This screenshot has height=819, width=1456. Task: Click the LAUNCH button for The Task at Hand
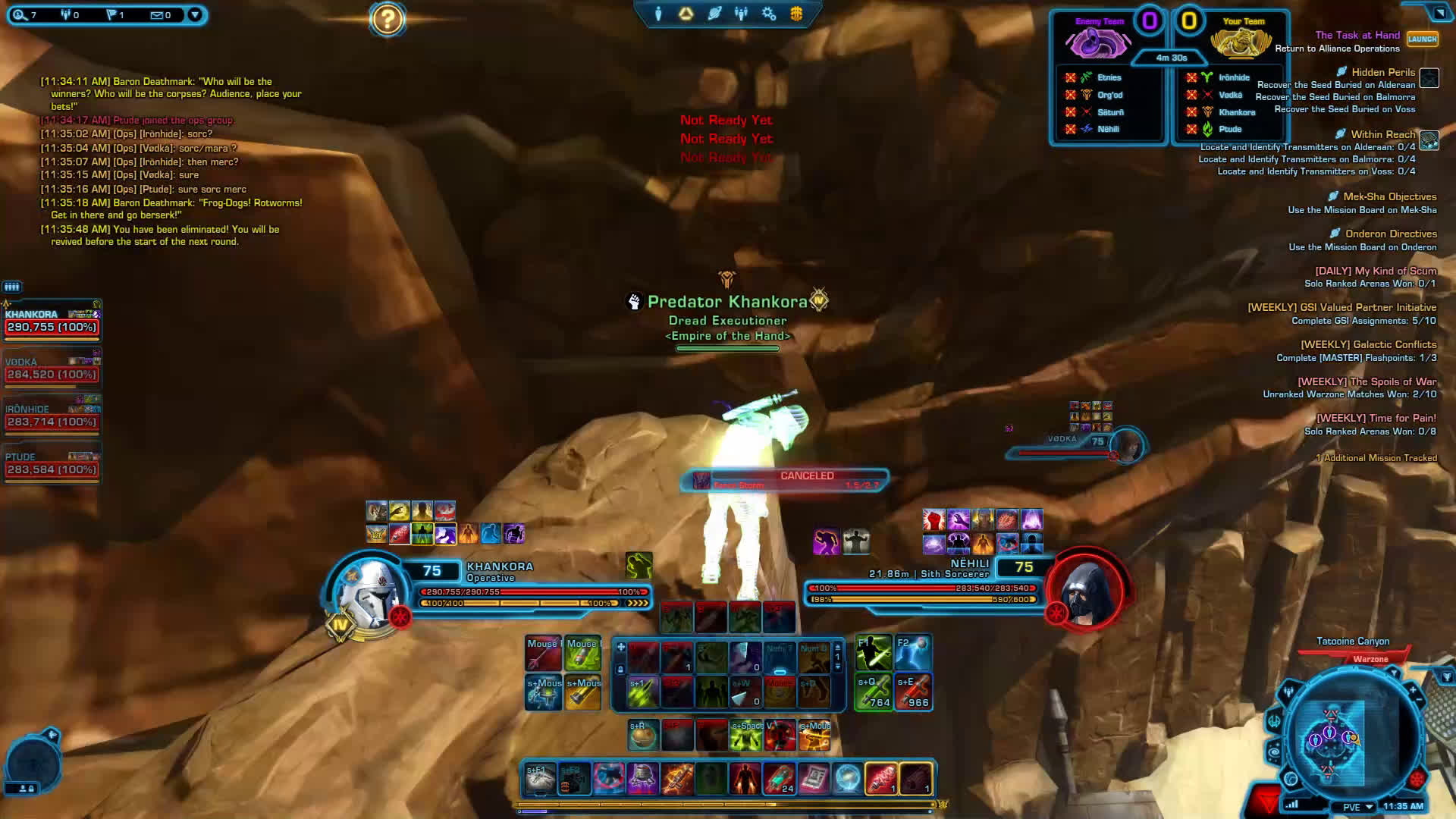(x=1422, y=39)
